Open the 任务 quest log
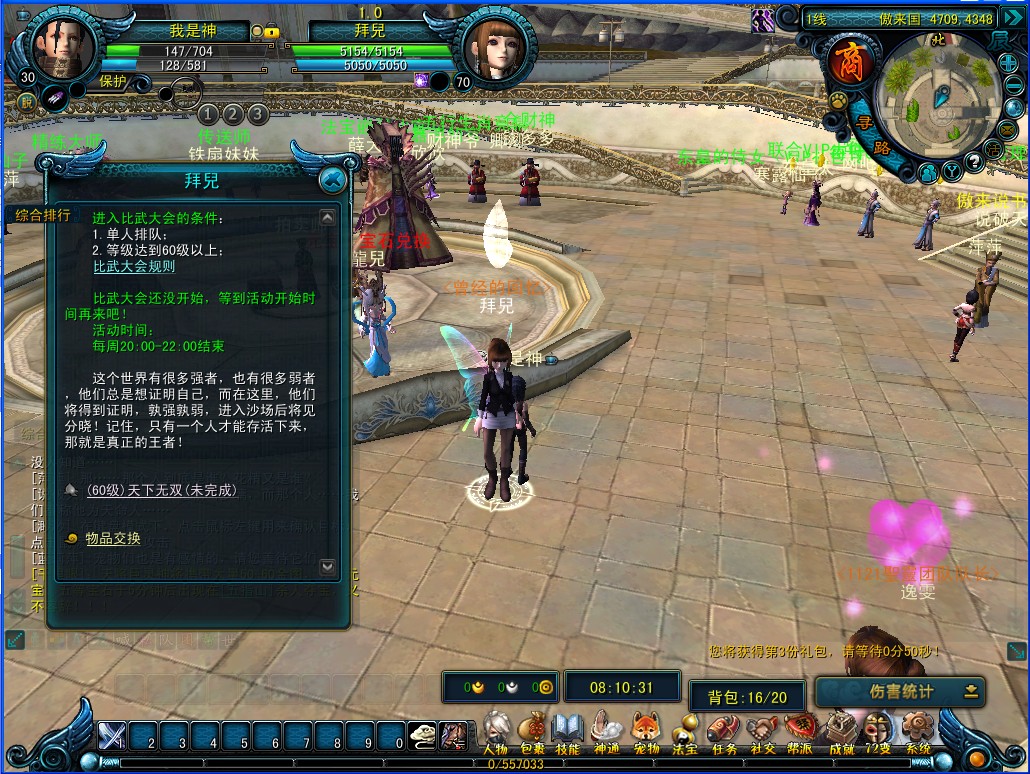This screenshot has height=774, width=1030. 723,731
